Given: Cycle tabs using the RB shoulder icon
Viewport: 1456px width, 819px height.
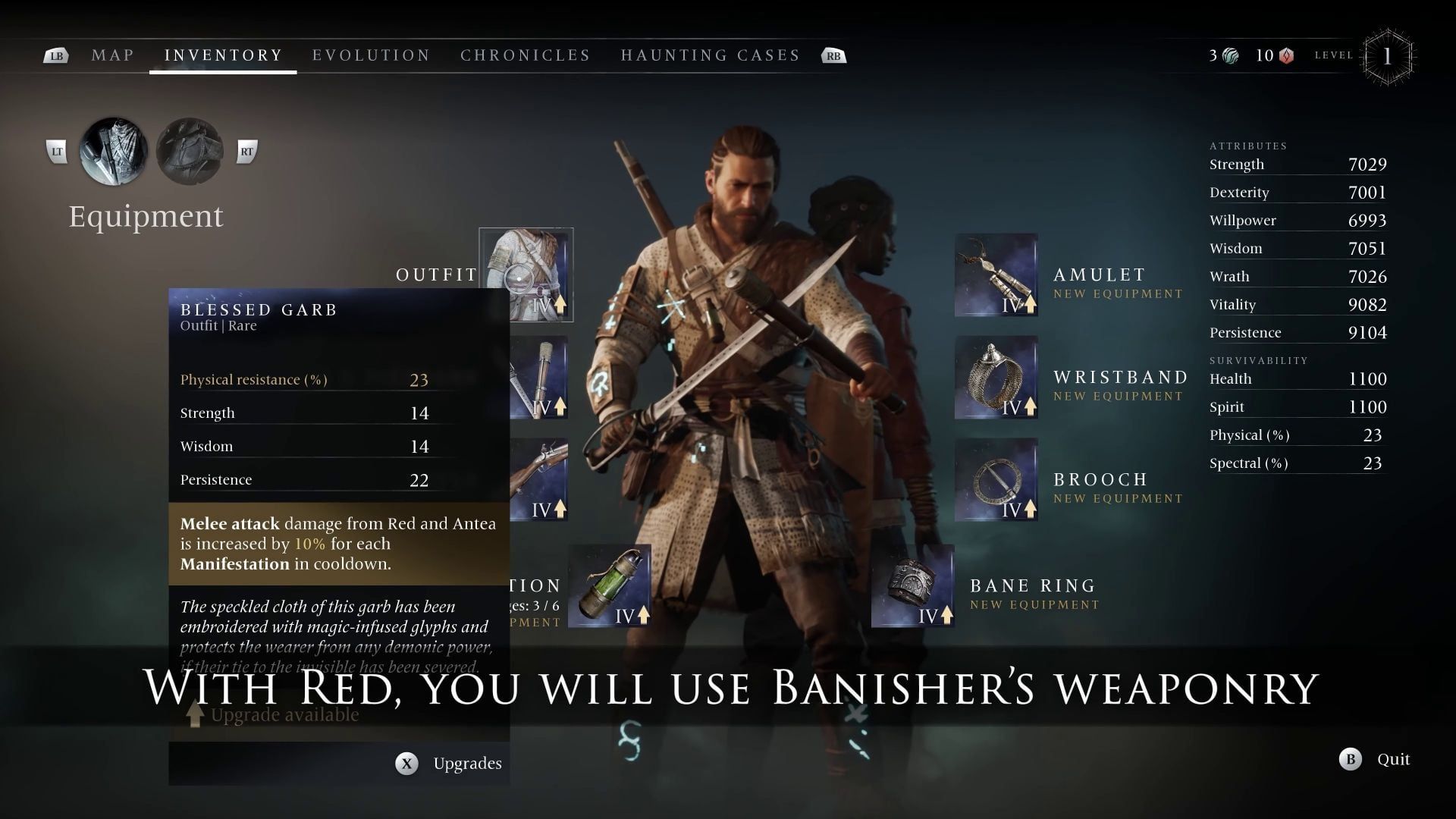Looking at the screenshot, I should click(833, 55).
